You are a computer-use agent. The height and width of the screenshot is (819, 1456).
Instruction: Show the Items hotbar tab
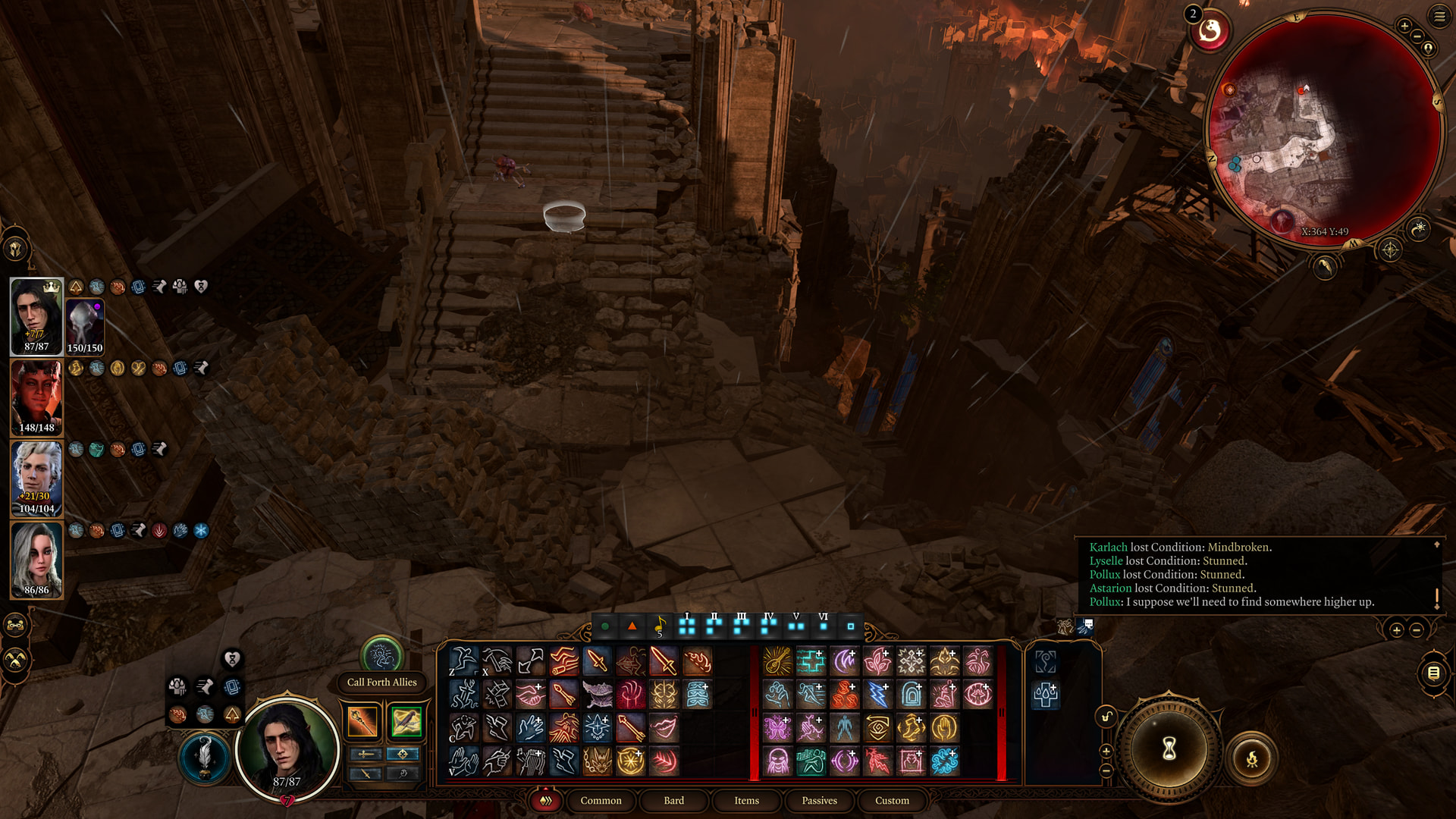pyautogui.click(x=746, y=800)
